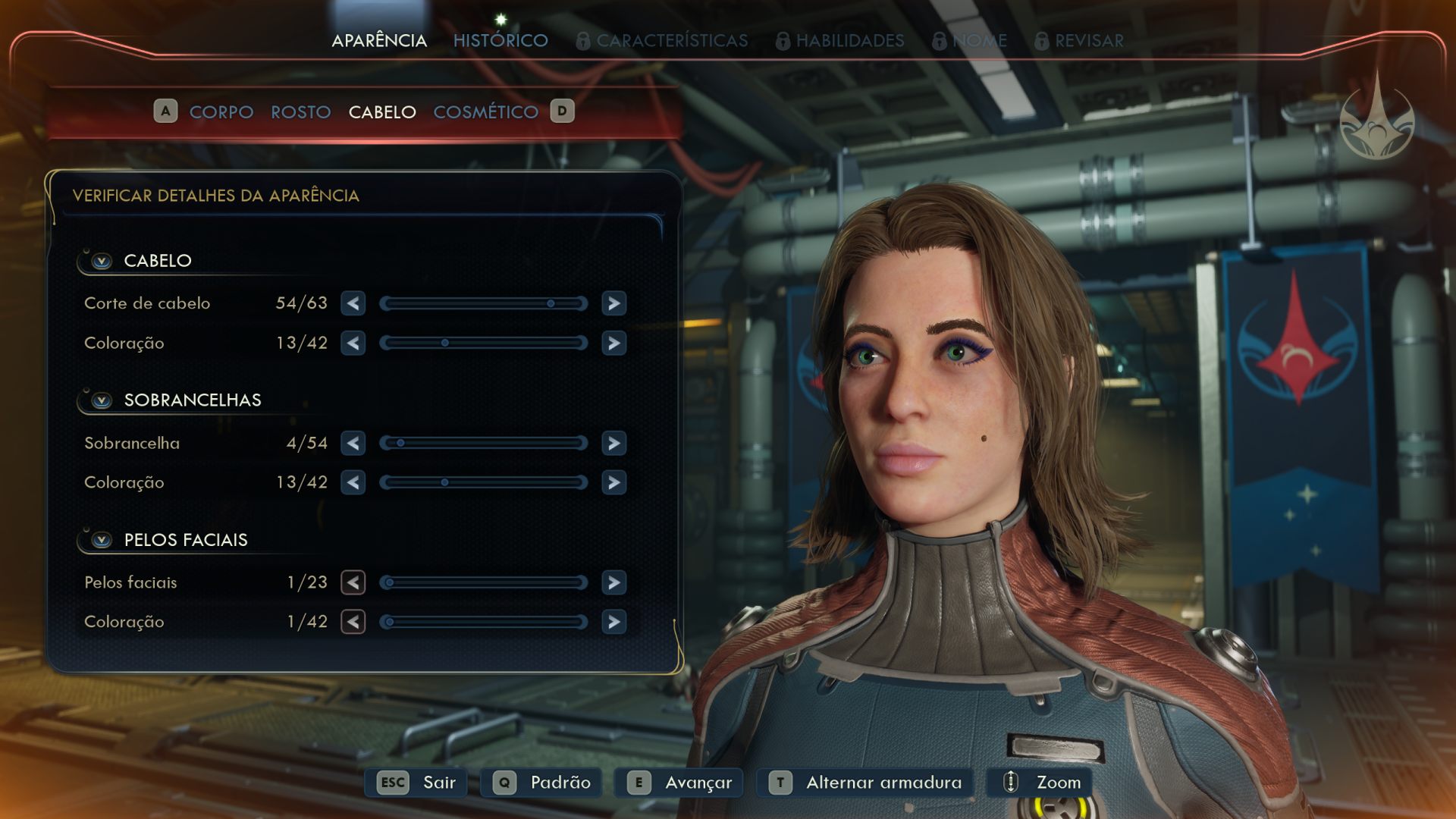Advance hair Coloração to next color
The height and width of the screenshot is (819, 1456).
[x=613, y=344]
